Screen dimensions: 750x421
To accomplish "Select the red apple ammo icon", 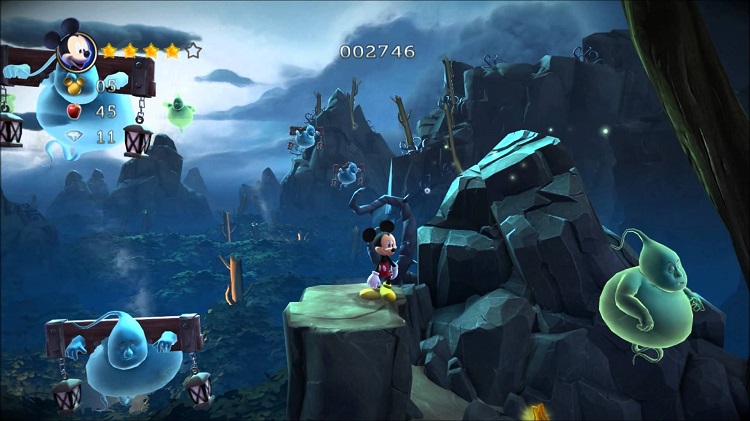I will (77, 110).
